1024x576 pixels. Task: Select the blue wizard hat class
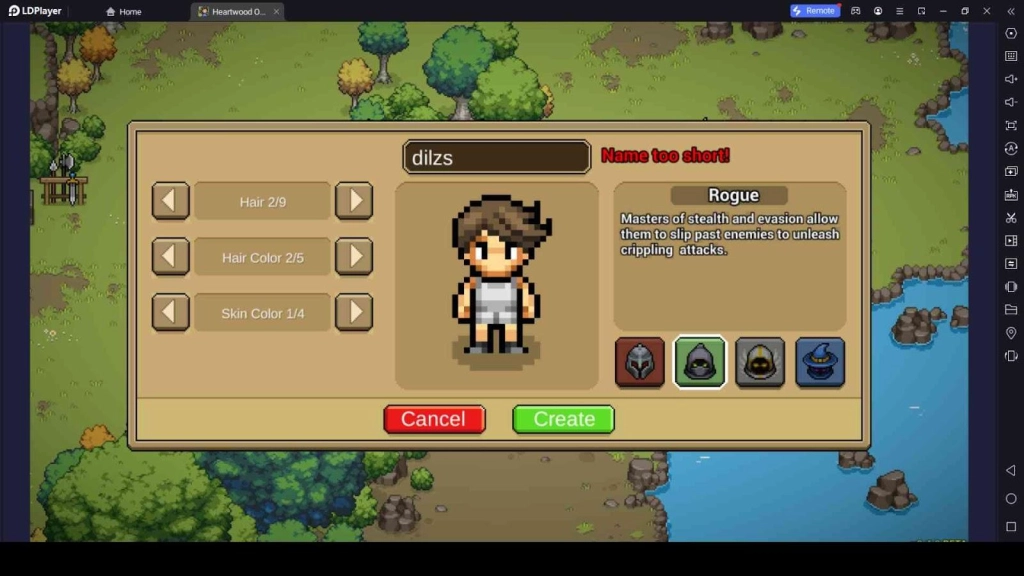pos(820,362)
